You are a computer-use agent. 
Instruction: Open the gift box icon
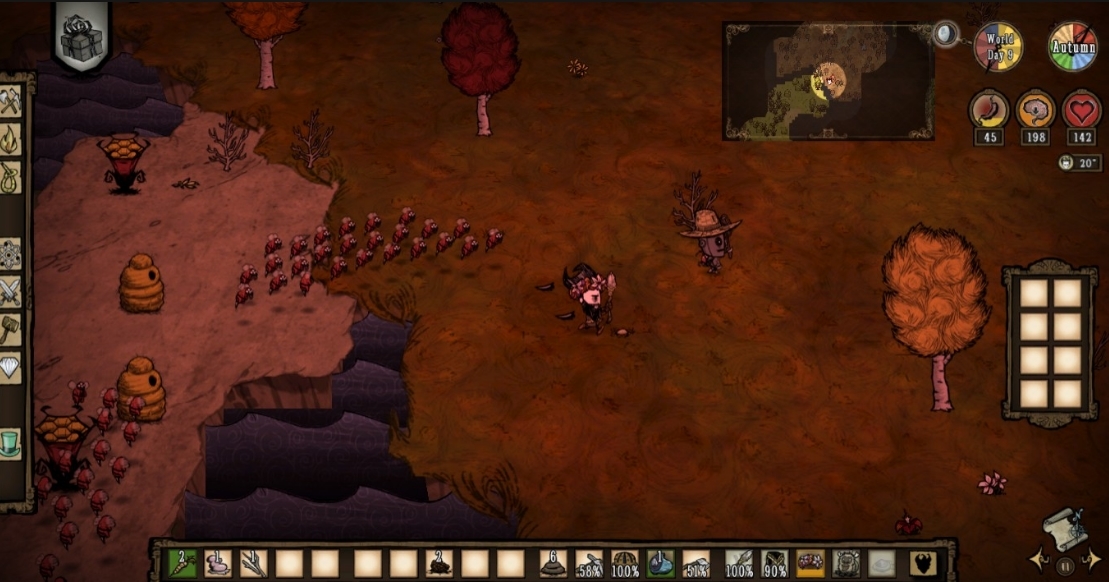click(x=82, y=38)
